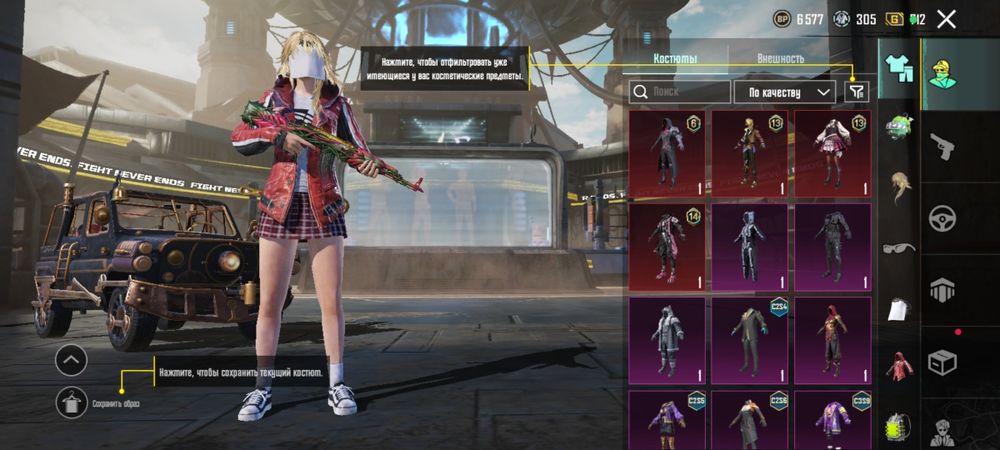Close the wardrobe screen with the X

click(x=946, y=19)
